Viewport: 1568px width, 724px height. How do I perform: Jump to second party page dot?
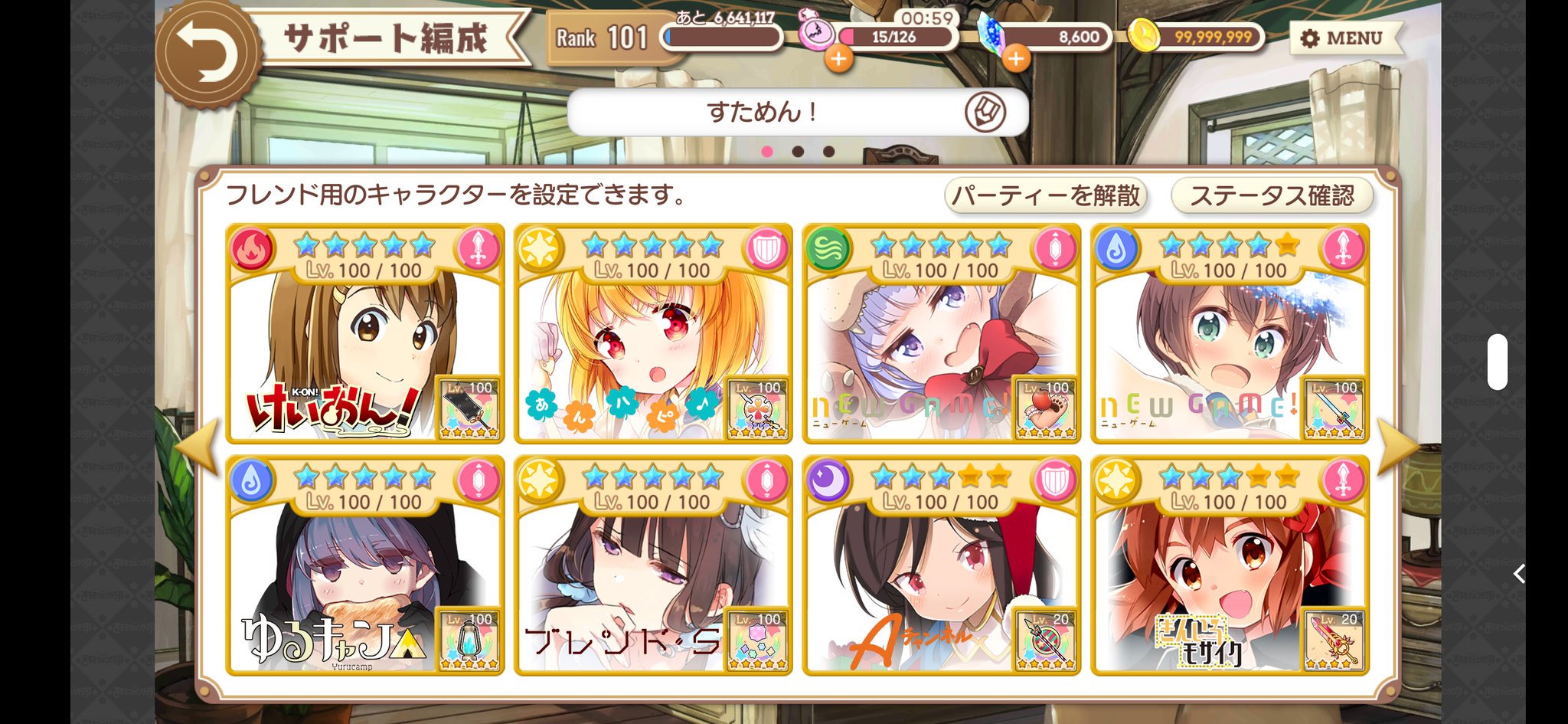point(798,152)
